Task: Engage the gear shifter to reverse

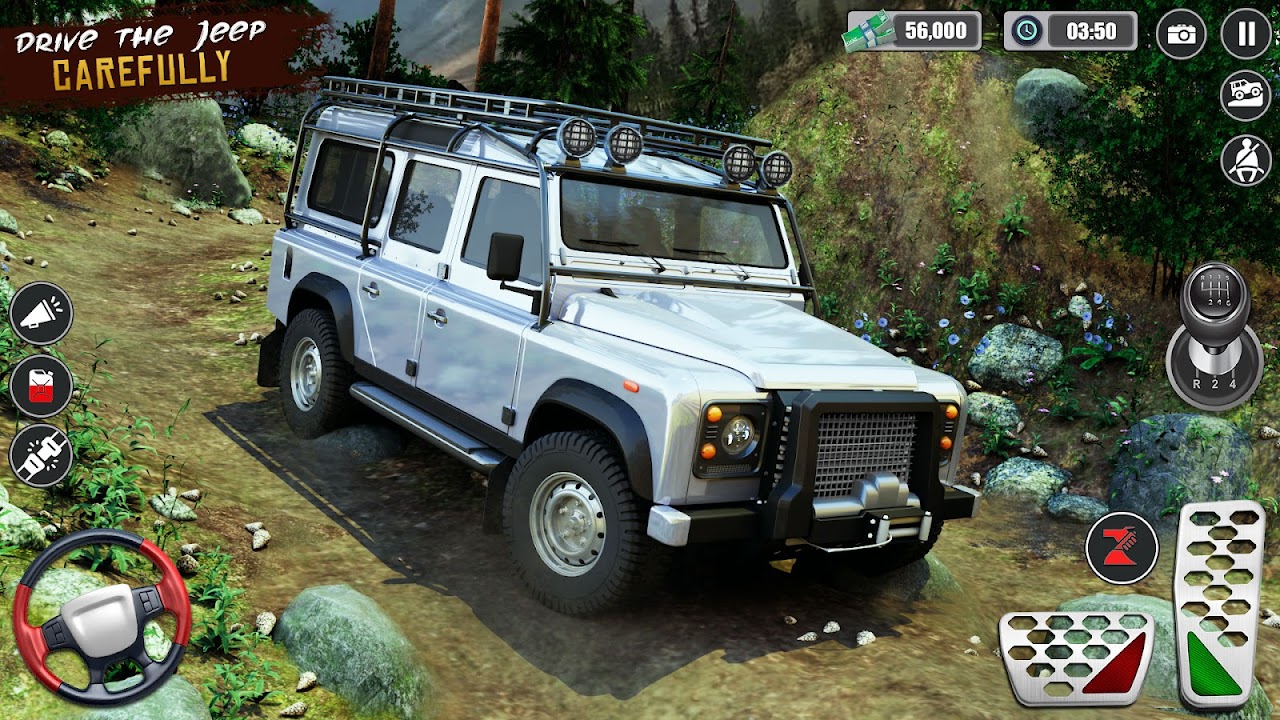Action: click(x=1198, y=383)
